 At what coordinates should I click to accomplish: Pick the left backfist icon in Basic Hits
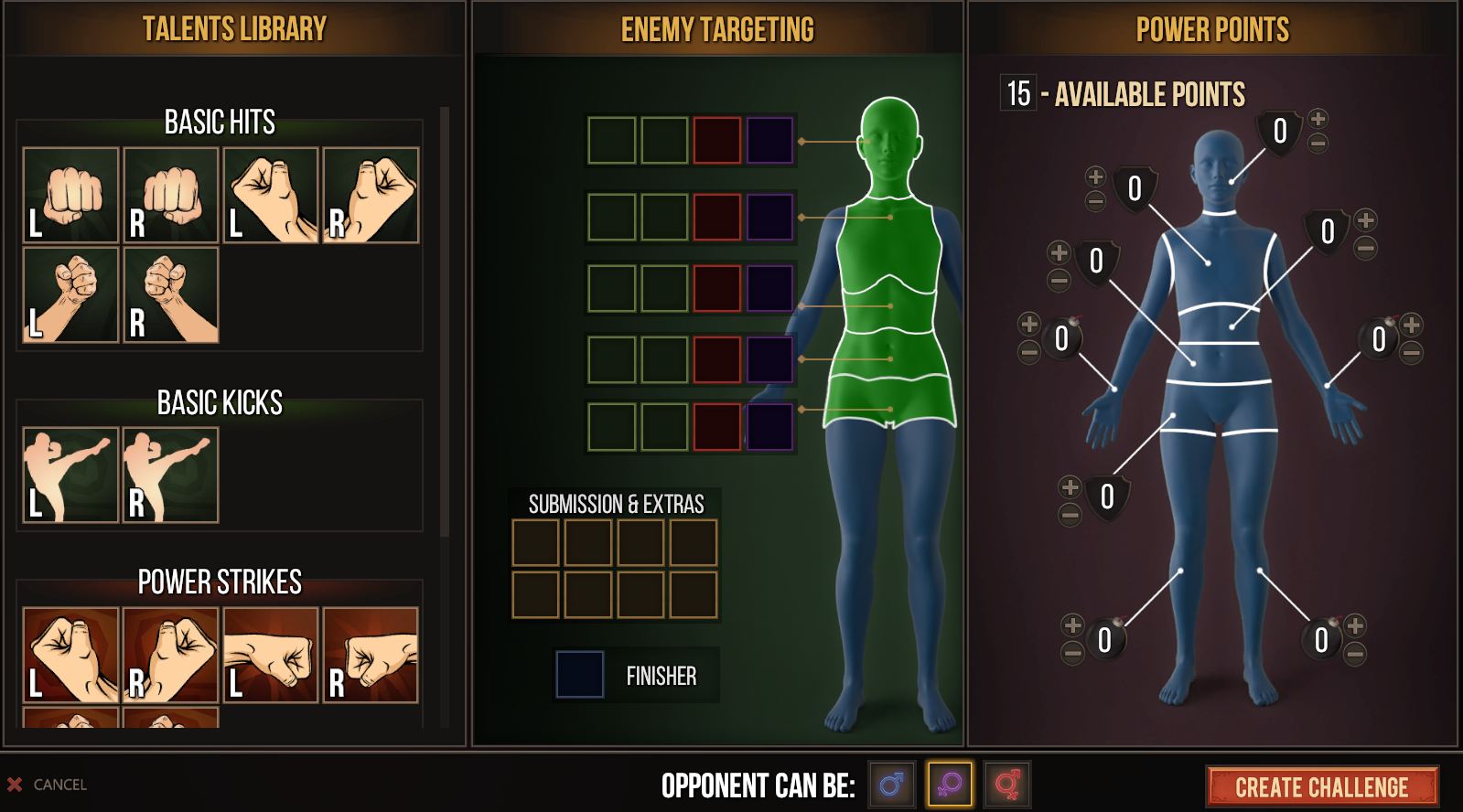click(272, 193)
